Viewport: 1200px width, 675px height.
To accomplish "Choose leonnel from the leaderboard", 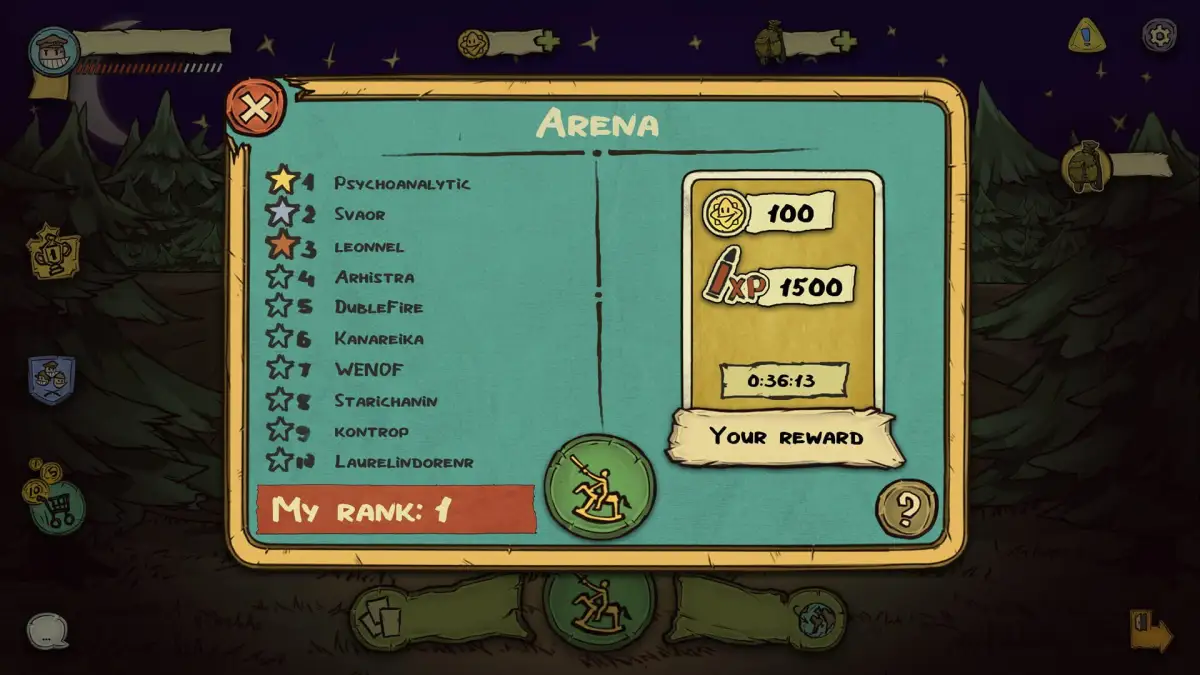I will [x=368, y=246].
